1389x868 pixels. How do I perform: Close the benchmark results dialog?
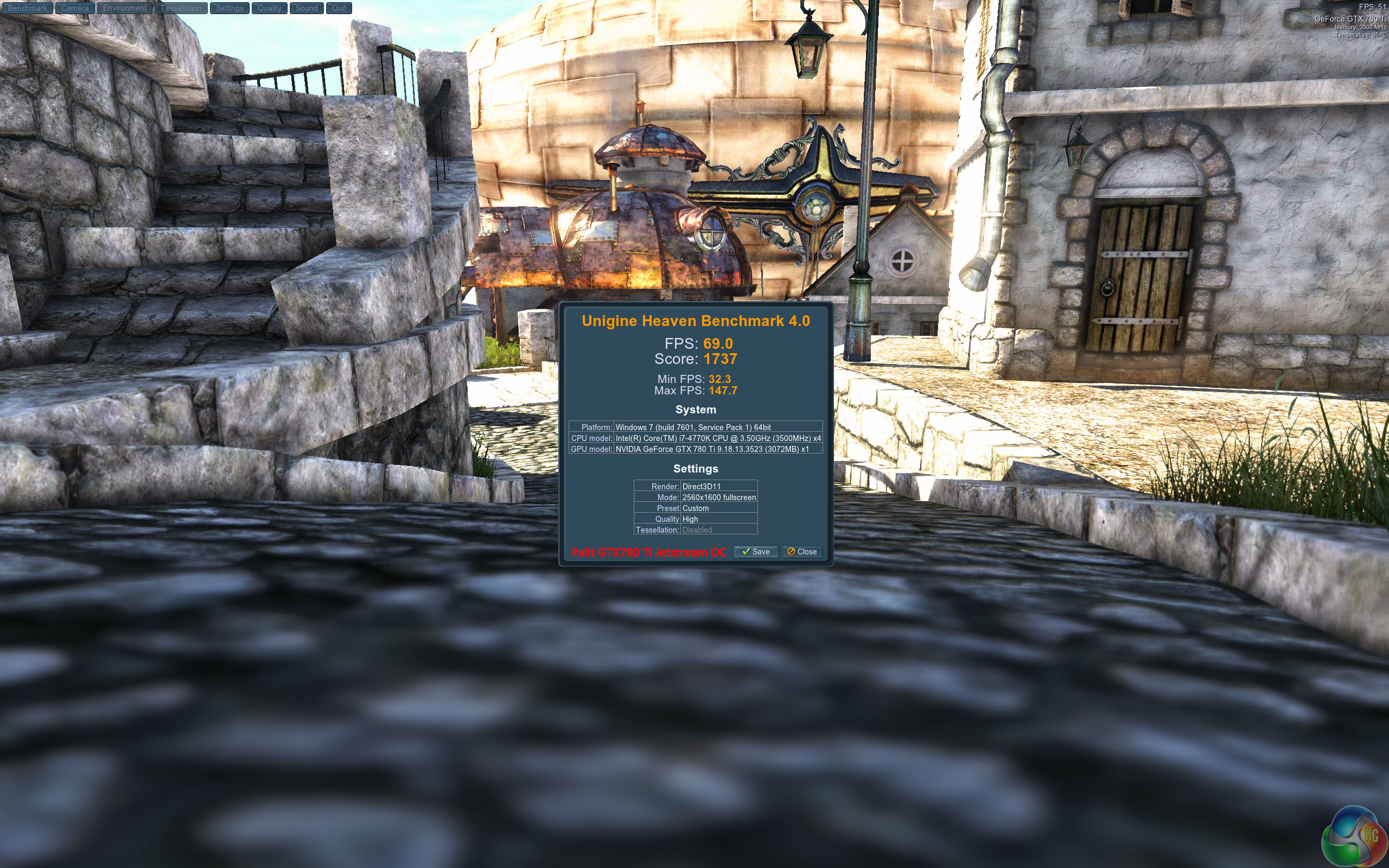[802, 552]
